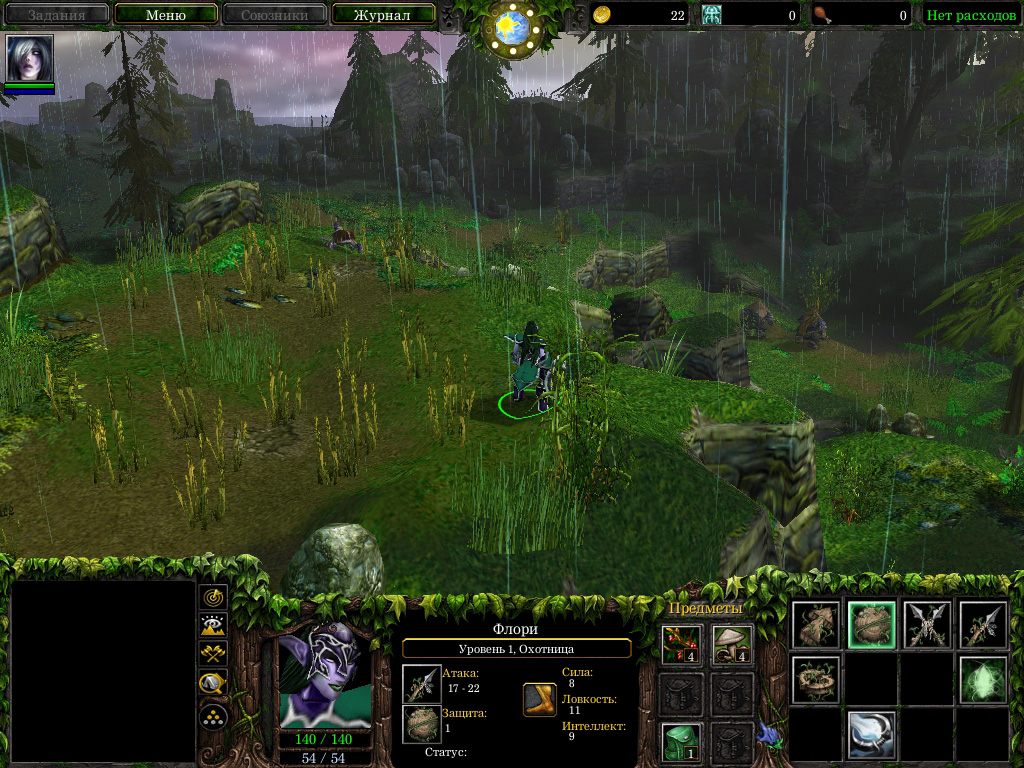1024x768 pixels.
Task: Toggle the formation movement dots button
Action: (213, 716)
